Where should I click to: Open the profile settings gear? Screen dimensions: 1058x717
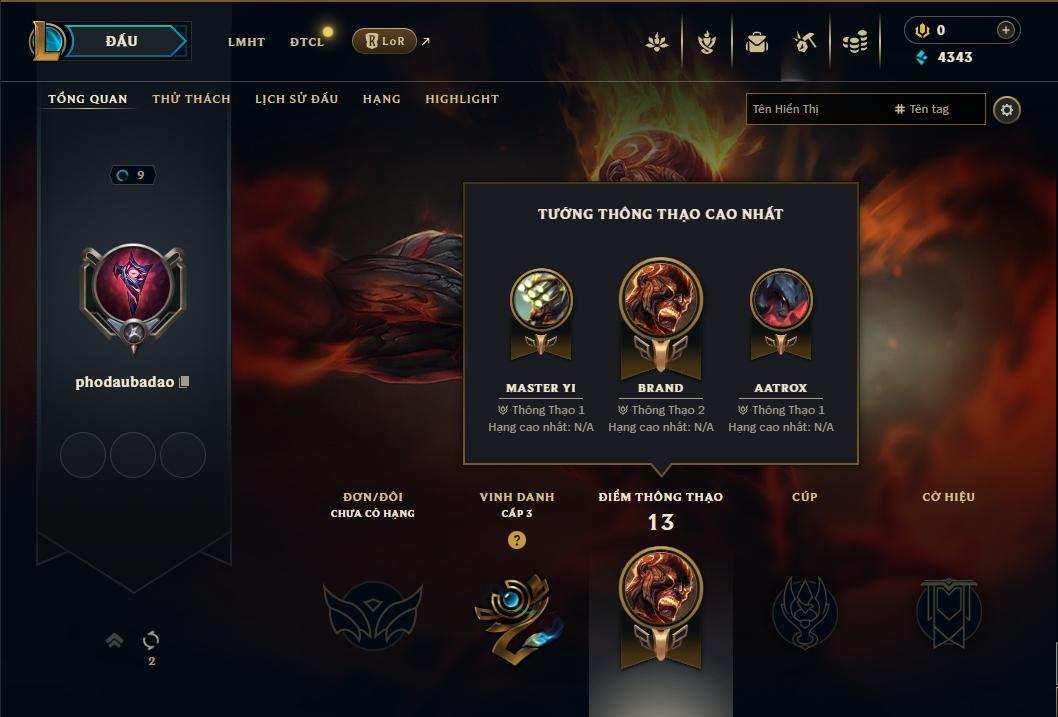[1007, 109]
